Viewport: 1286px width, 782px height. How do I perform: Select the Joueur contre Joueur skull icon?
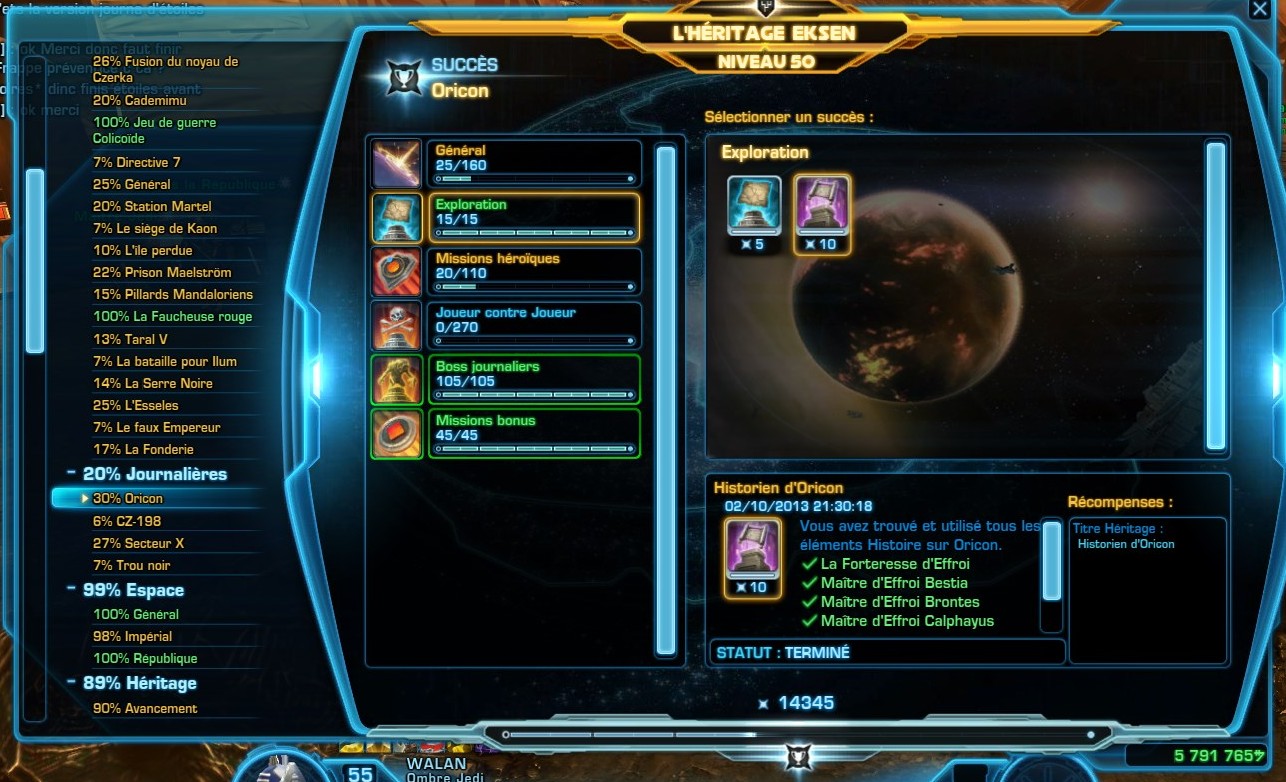click(396, 323)
